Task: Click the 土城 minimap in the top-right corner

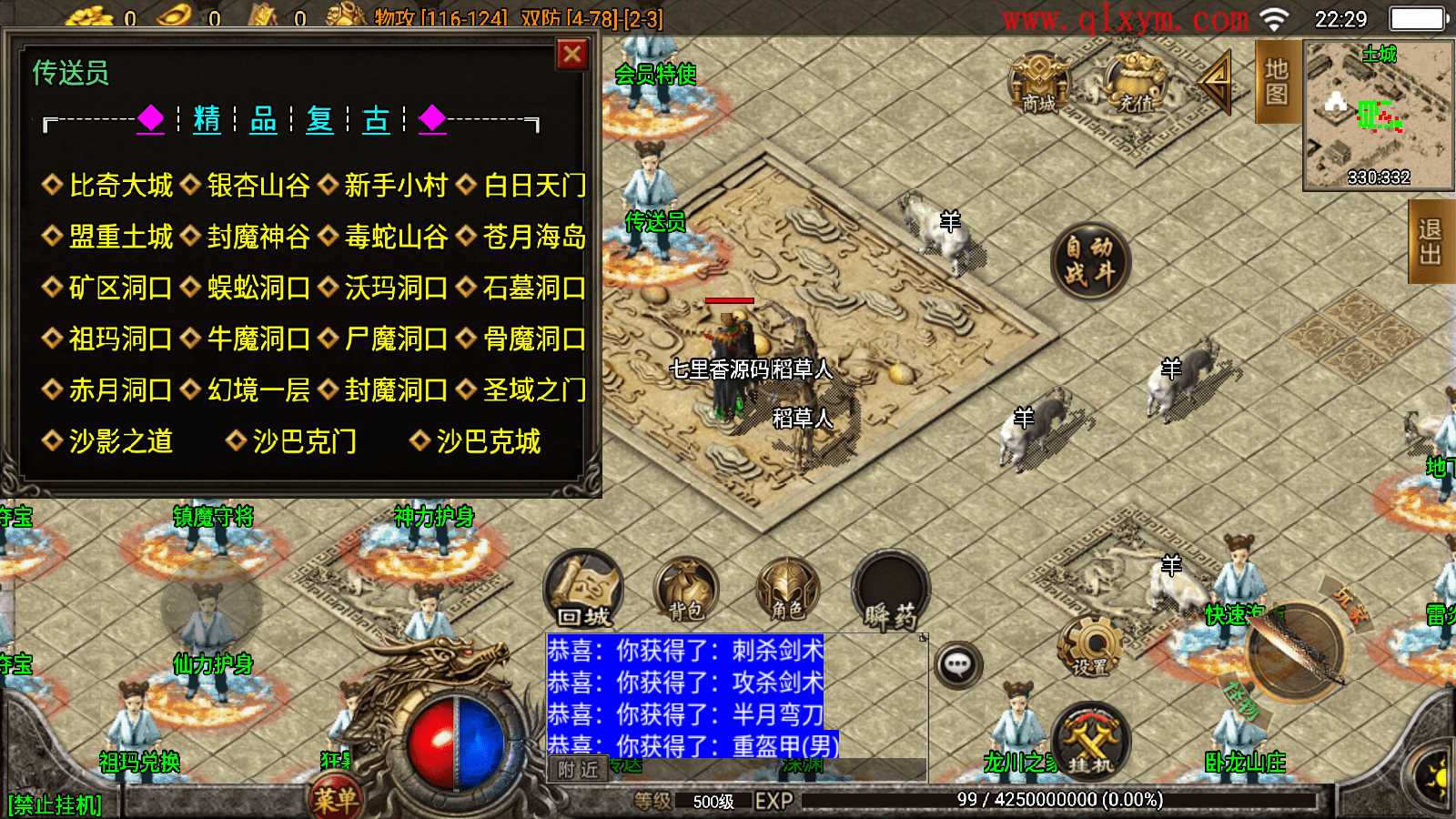Action: (x=1376, y=118)
